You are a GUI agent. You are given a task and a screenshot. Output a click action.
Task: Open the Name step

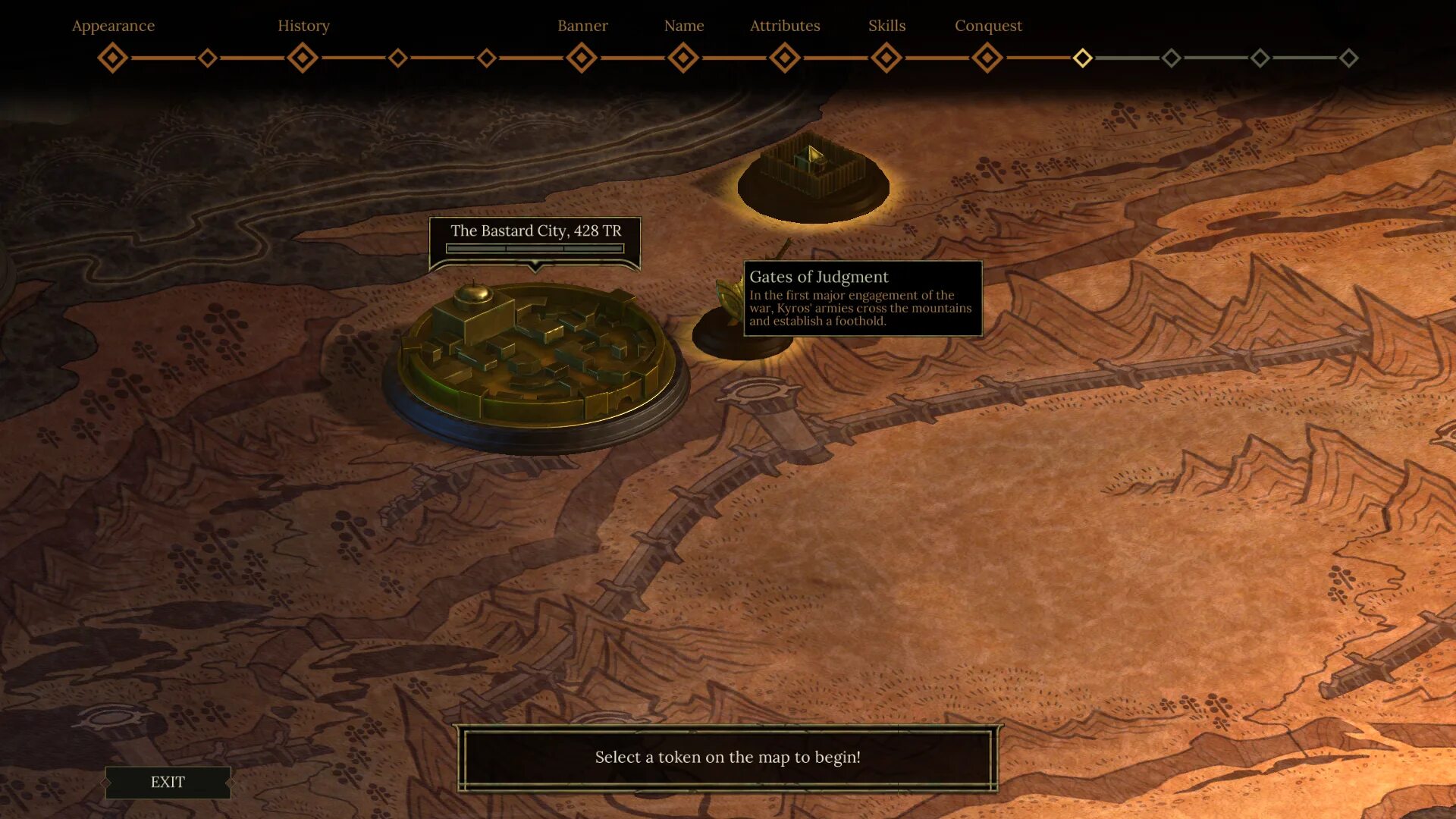click(683, 58)
